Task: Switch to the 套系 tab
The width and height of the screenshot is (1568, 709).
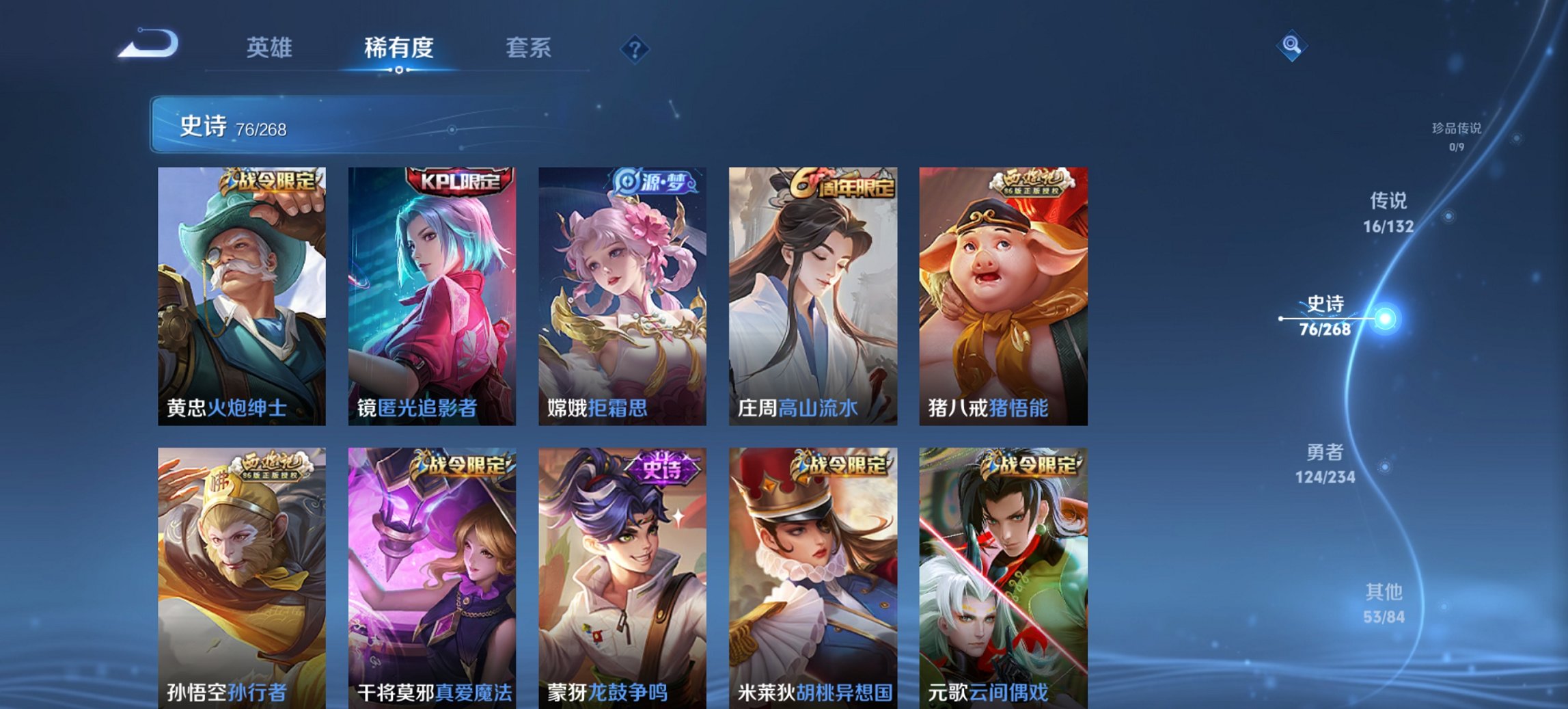Action: 527,48
